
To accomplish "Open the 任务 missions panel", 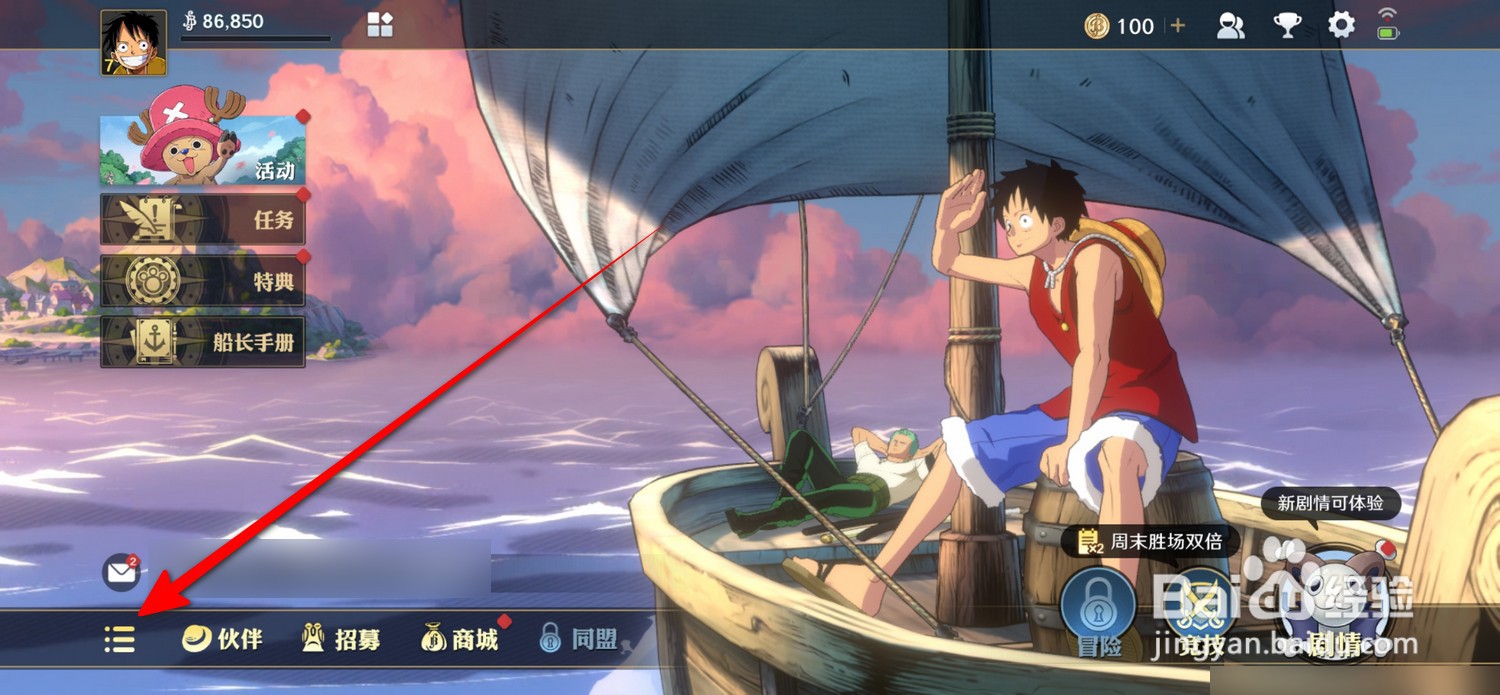I will (203, 219).
